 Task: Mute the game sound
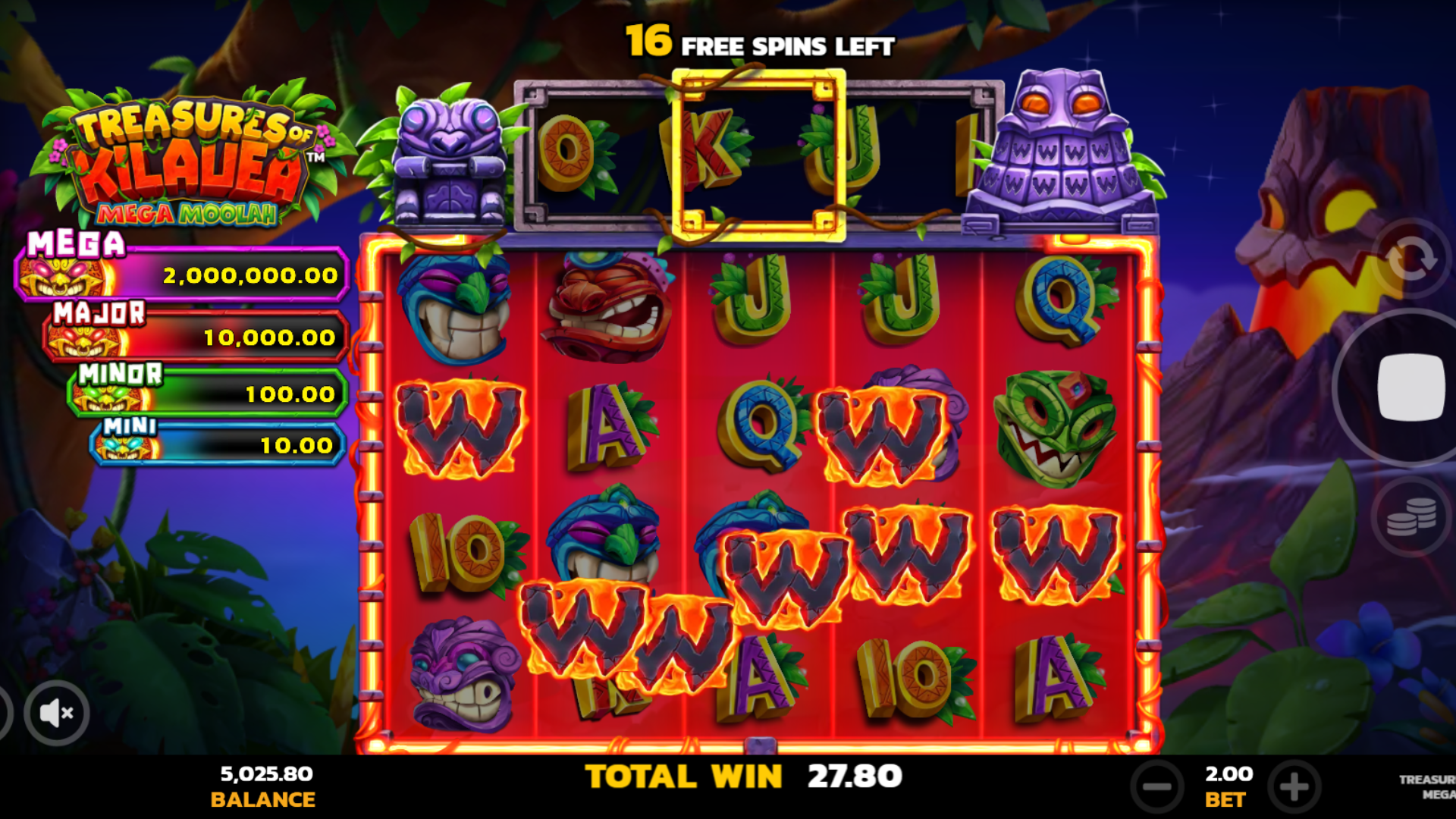[x=55, y=711]
